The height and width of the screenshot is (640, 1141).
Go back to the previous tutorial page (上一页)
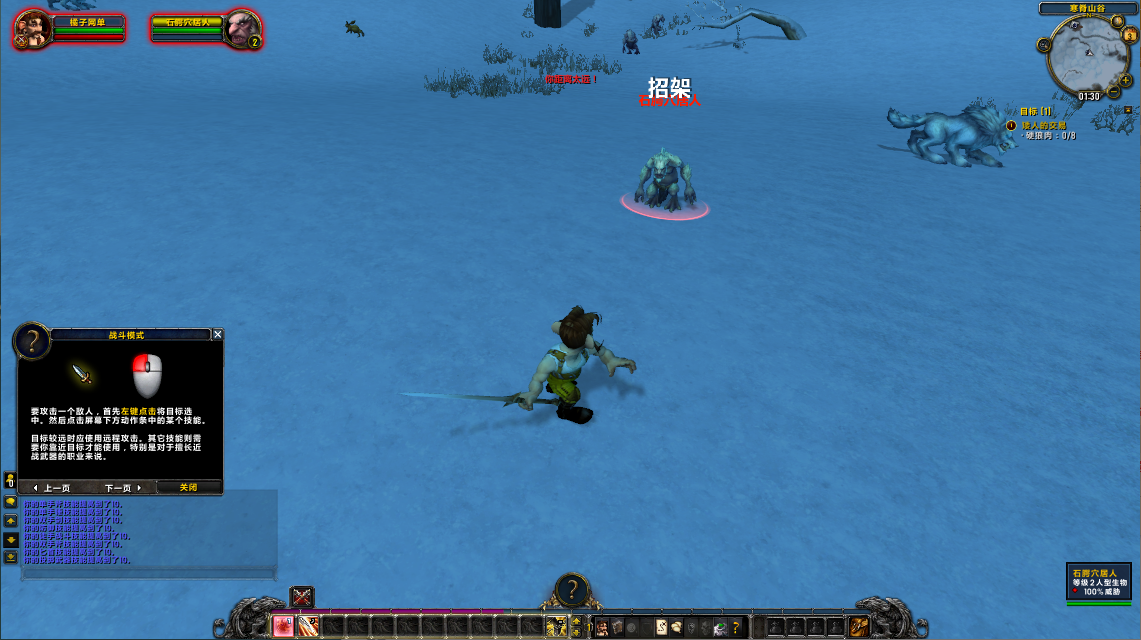tap(52, 488)
